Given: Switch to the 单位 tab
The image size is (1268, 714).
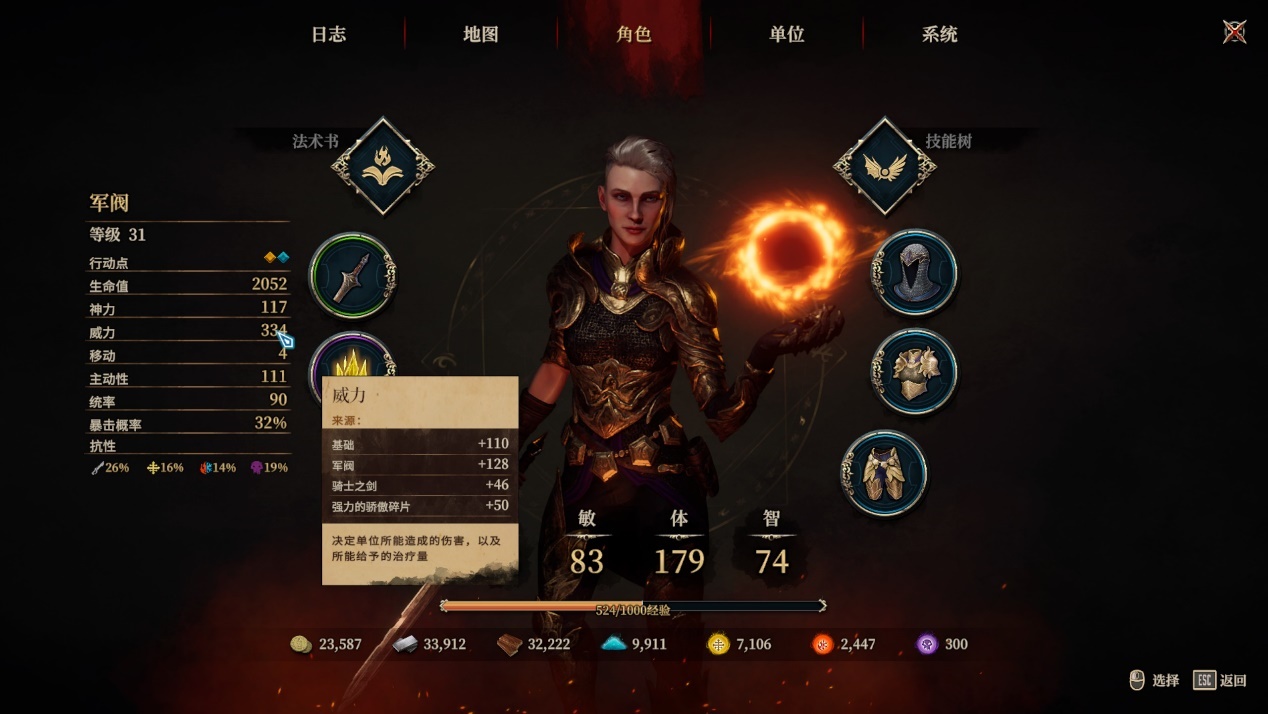Looking at the screenshot, I should [787, 34].
